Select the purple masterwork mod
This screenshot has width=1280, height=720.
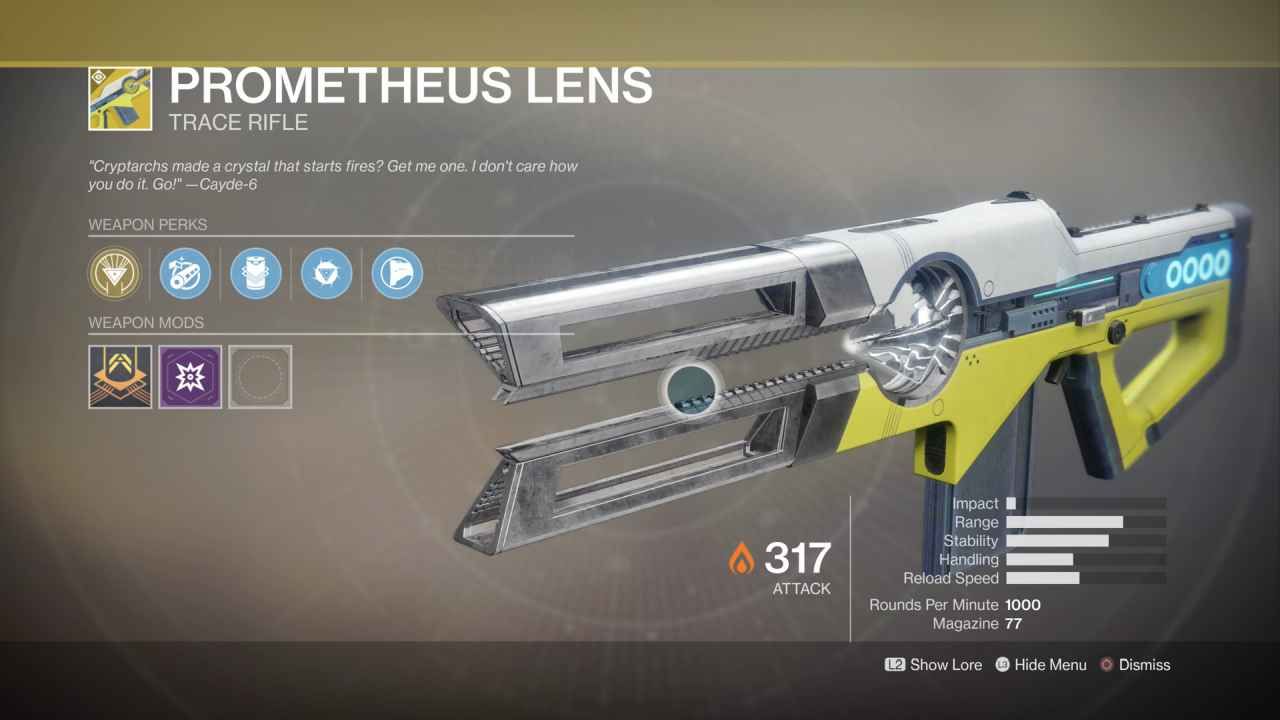[190, 377]
